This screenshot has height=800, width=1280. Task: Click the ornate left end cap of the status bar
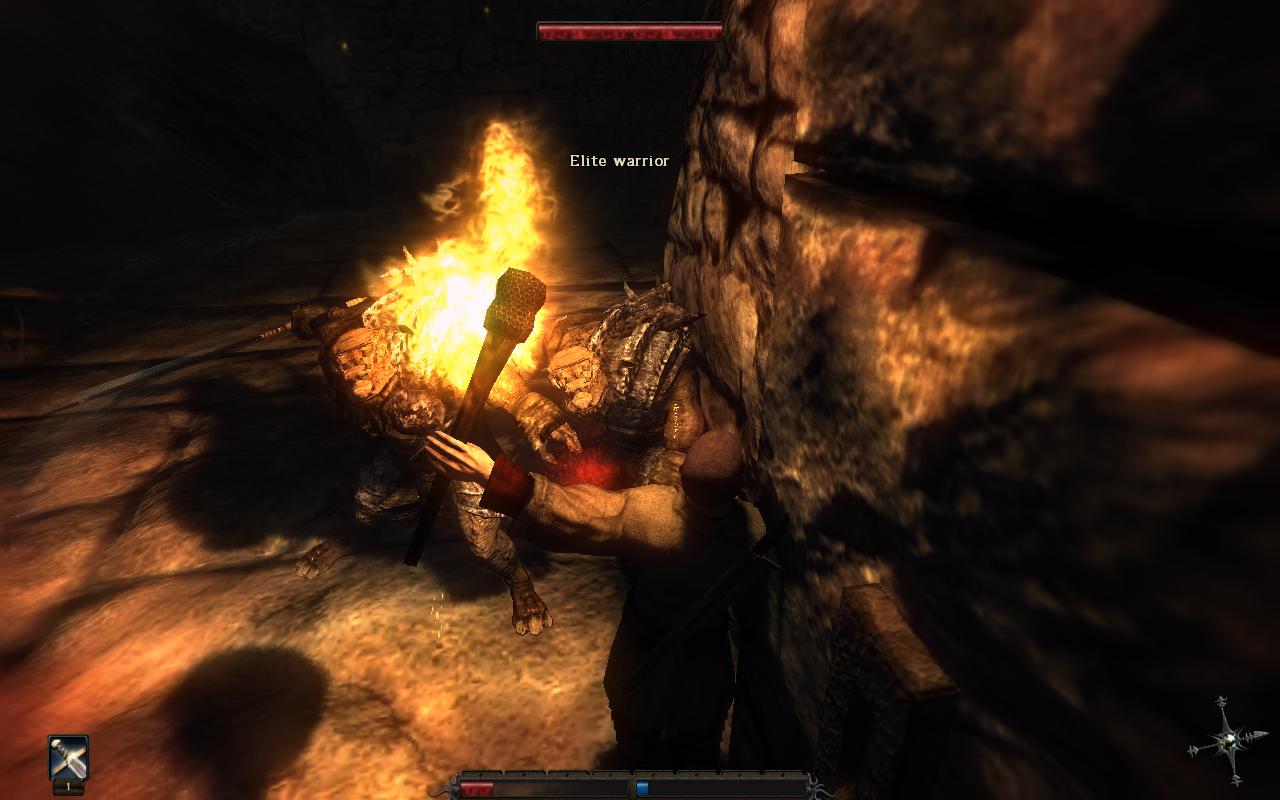(x=452, y=789)
